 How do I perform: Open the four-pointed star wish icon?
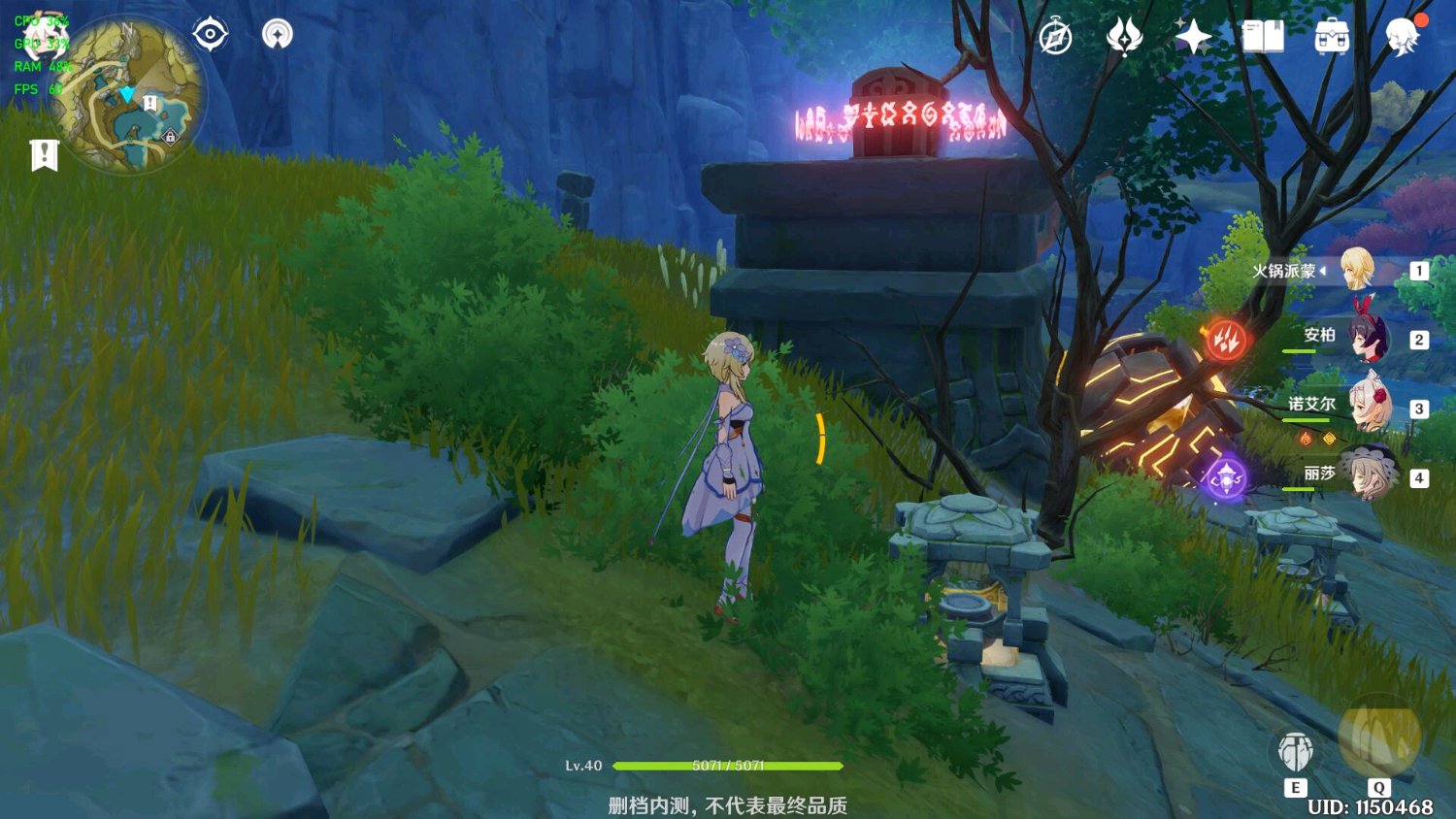(1193, 38)
